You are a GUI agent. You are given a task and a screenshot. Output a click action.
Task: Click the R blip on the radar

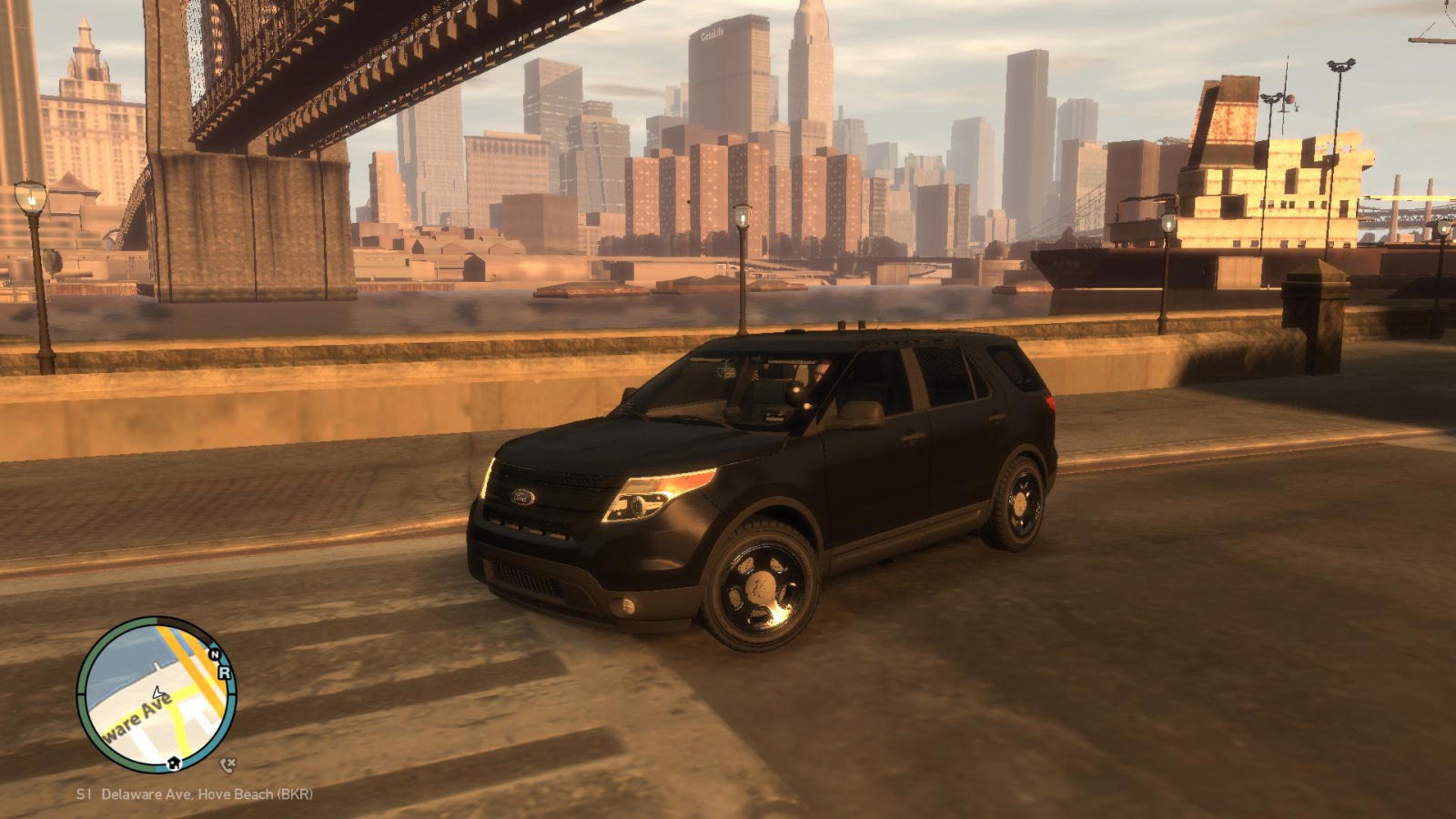(224, 672)
